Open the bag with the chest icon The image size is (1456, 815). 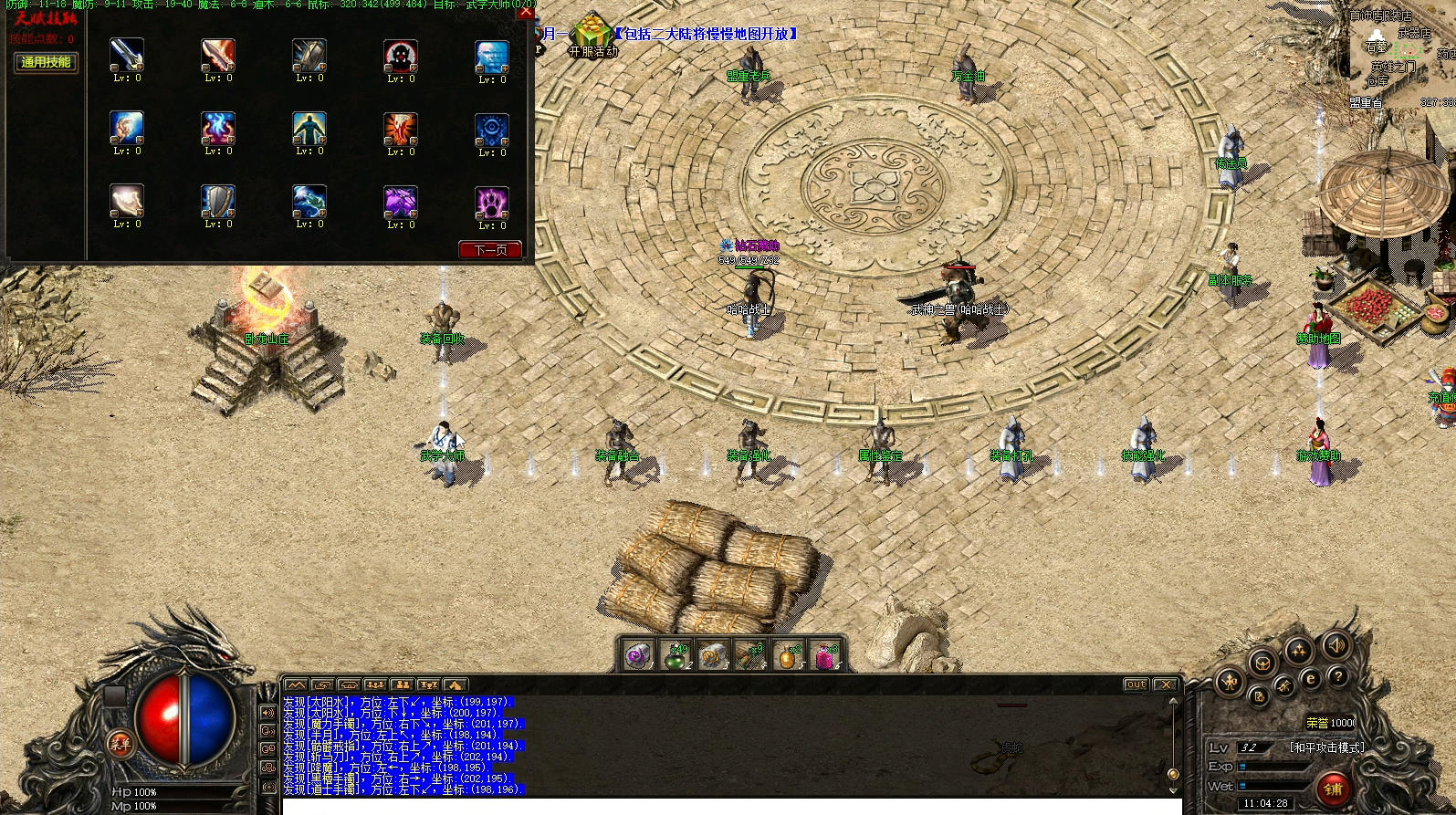tap(1262, 663)
